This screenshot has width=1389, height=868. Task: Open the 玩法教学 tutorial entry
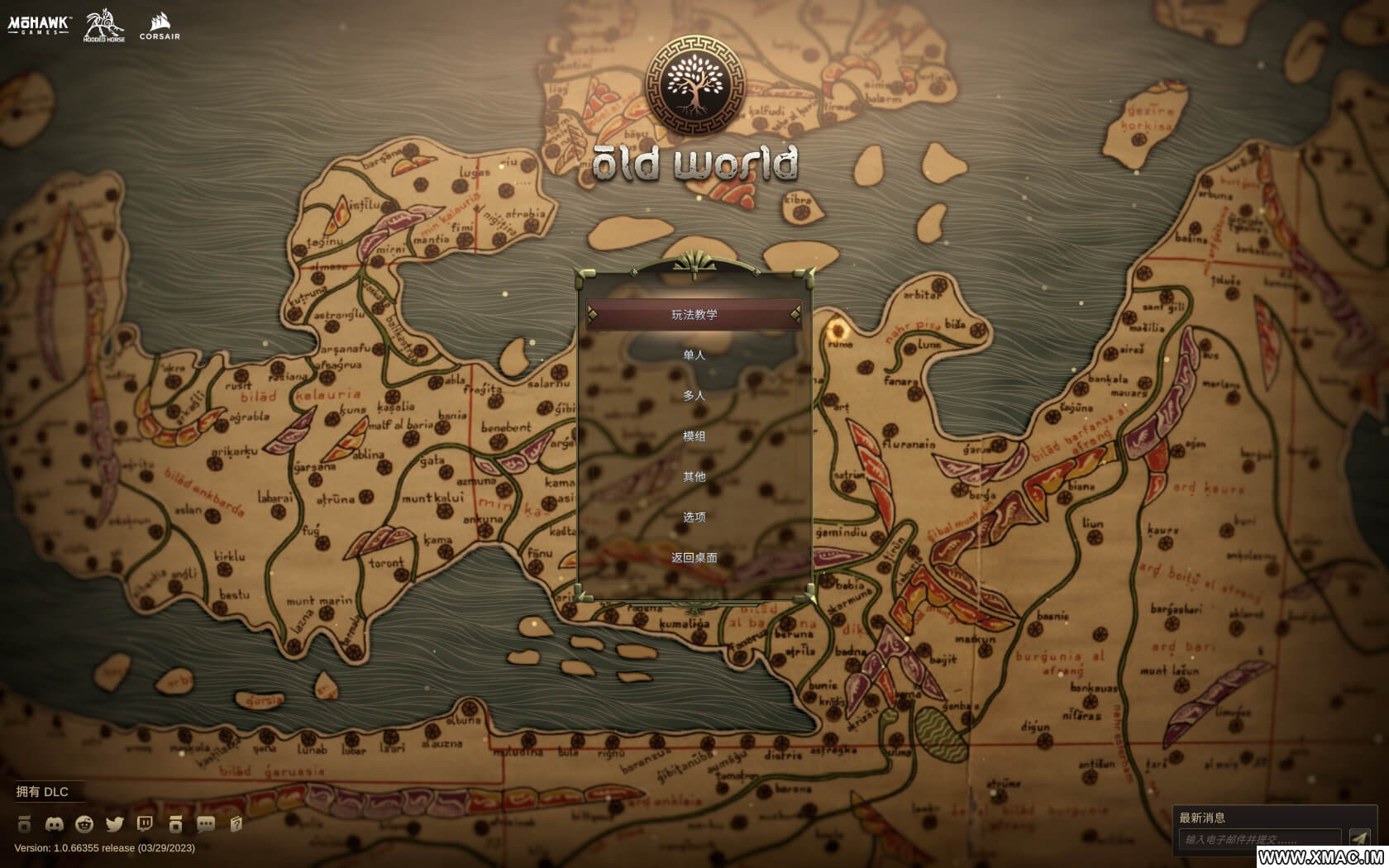click(694, 315)
